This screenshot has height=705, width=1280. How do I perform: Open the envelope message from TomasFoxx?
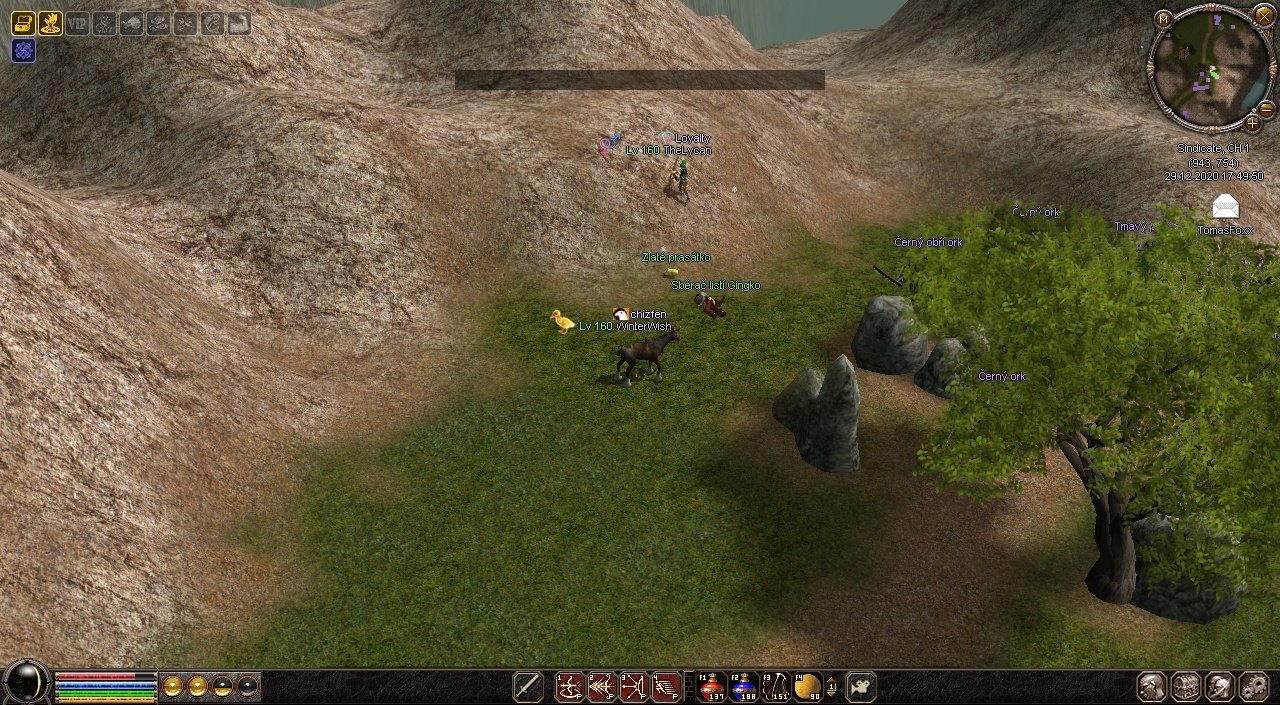(x=1225, y=207)
